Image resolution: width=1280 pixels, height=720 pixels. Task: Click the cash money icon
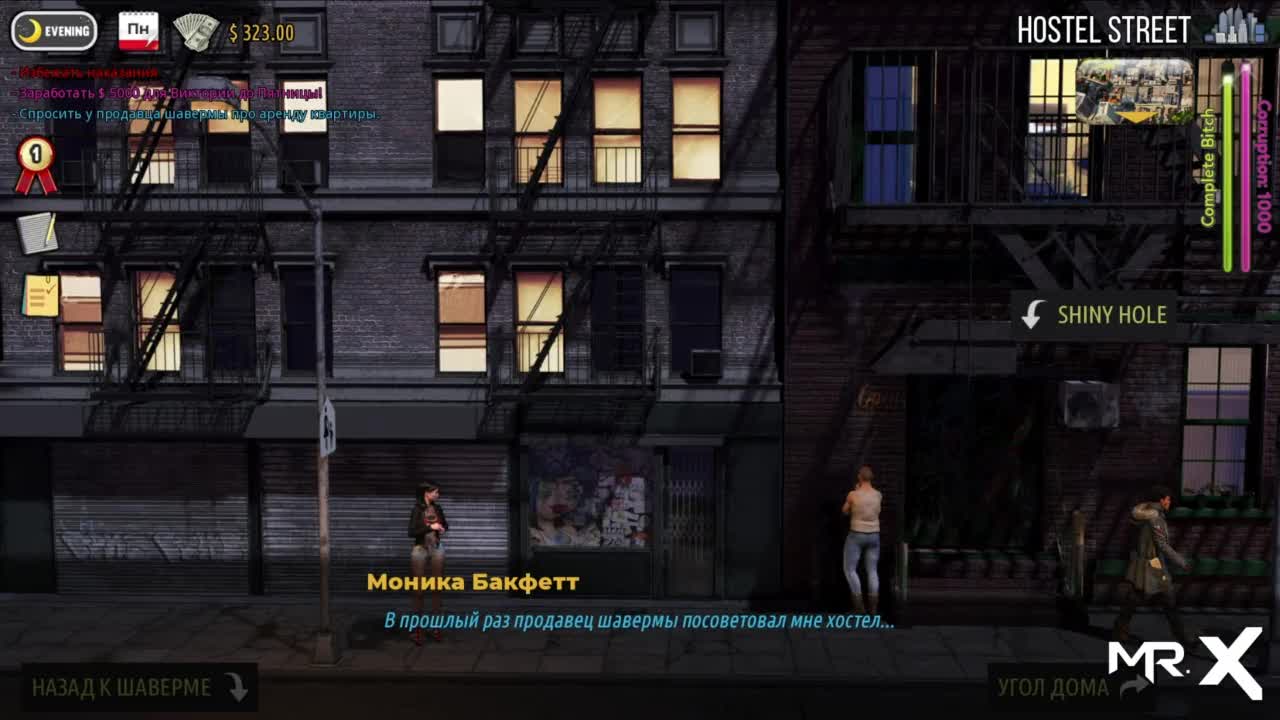tap(196, 32)
